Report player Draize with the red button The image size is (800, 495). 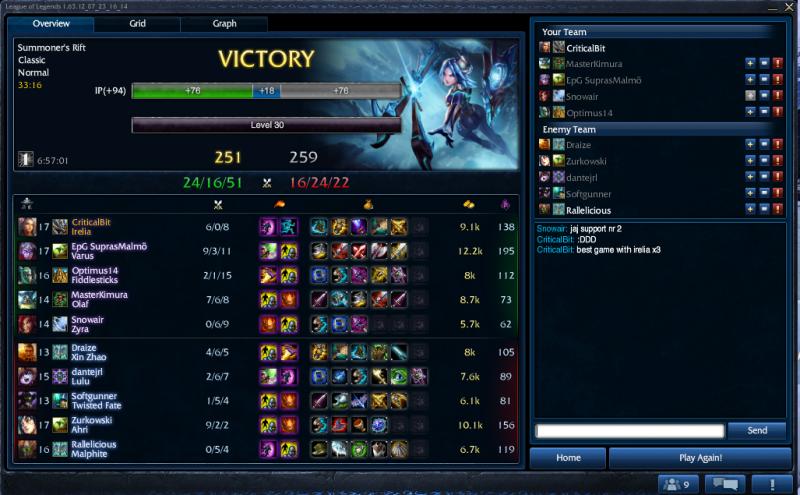776,145
